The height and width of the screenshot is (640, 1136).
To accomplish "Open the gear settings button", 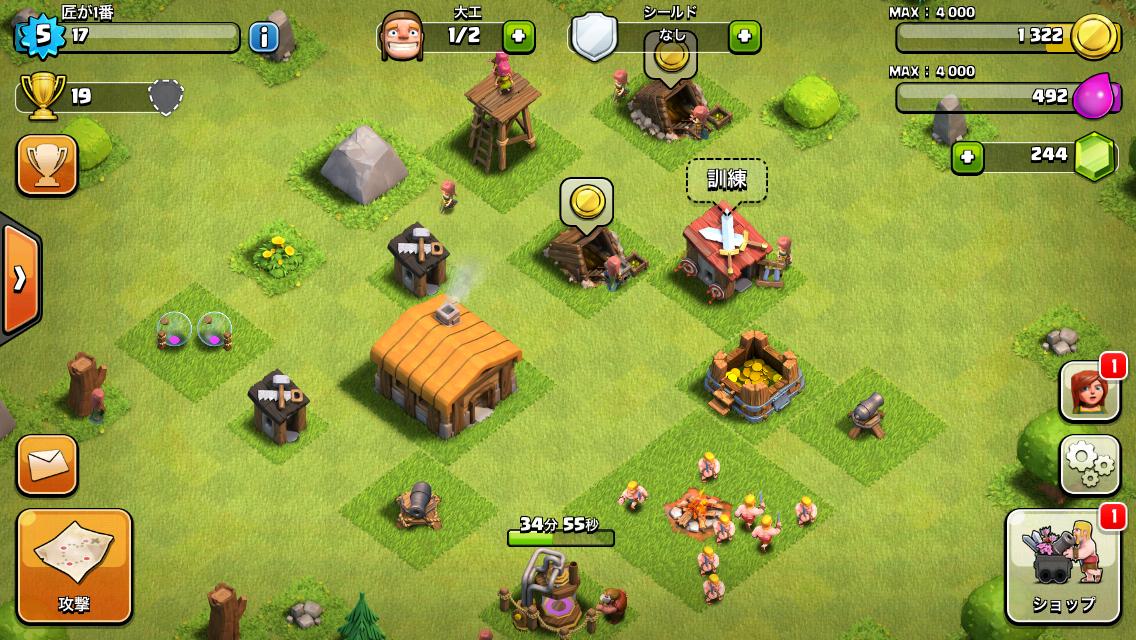I will click(x=1090, y=463).
